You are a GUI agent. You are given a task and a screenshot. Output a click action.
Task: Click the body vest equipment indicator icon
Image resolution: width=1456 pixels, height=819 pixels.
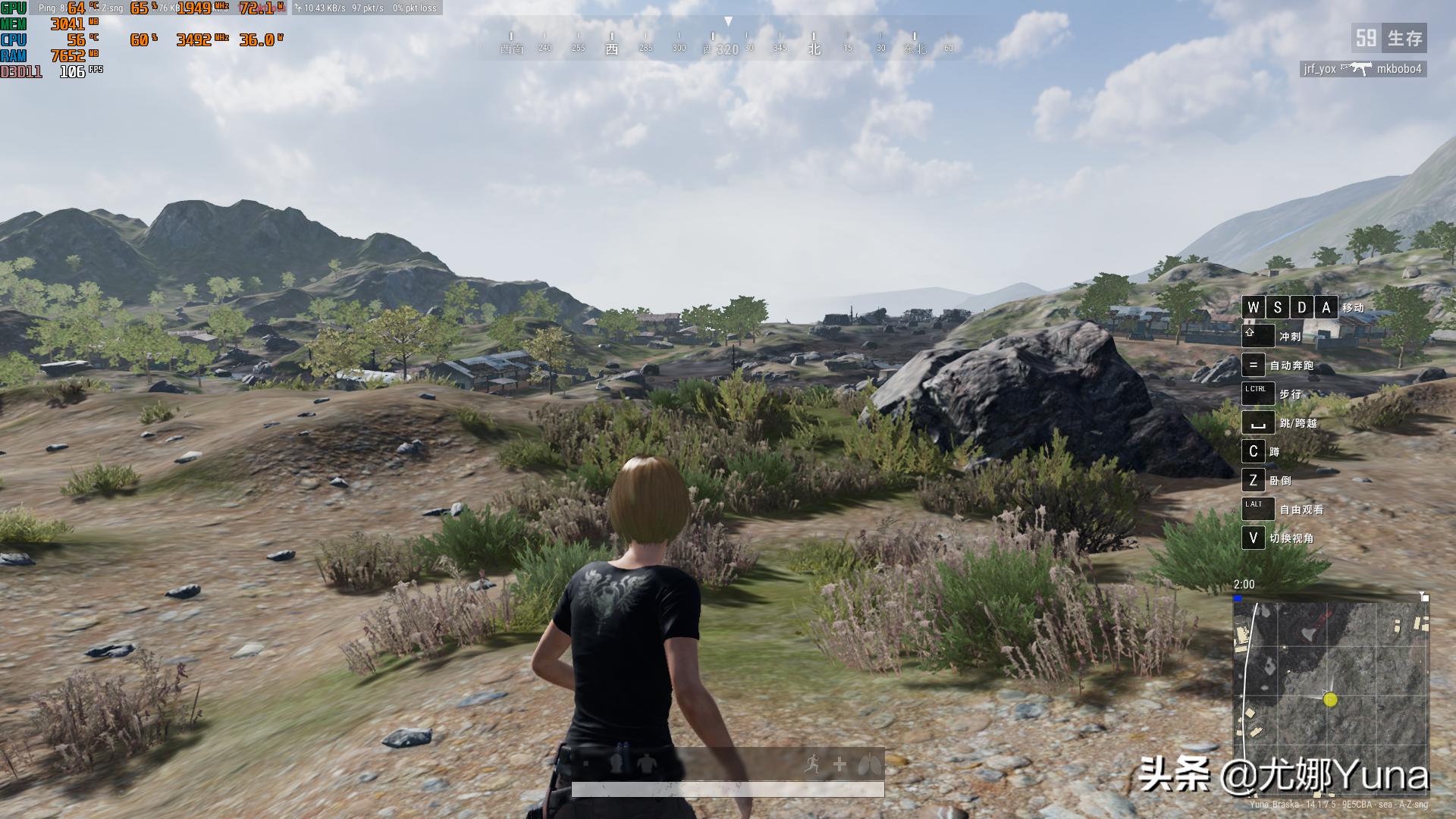pyautogui.click(x=646, y=764)
